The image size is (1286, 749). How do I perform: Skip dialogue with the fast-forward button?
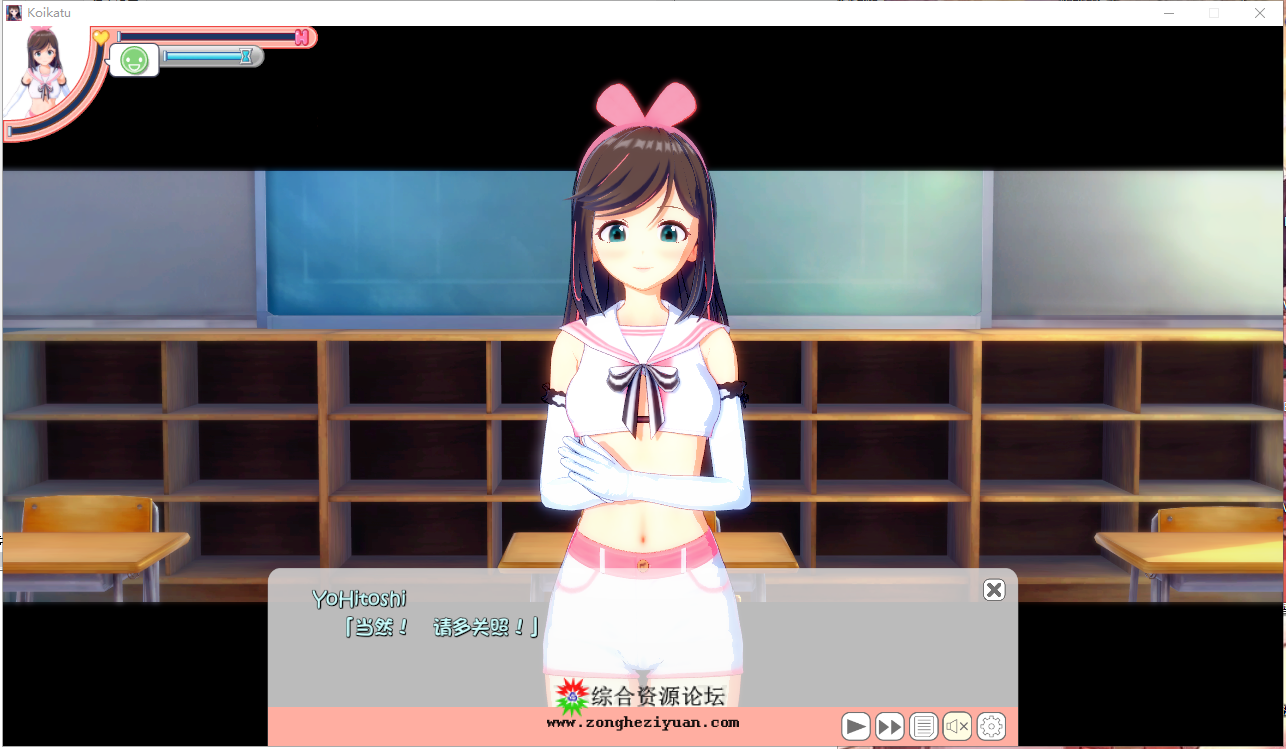click(x=889, y=726)
